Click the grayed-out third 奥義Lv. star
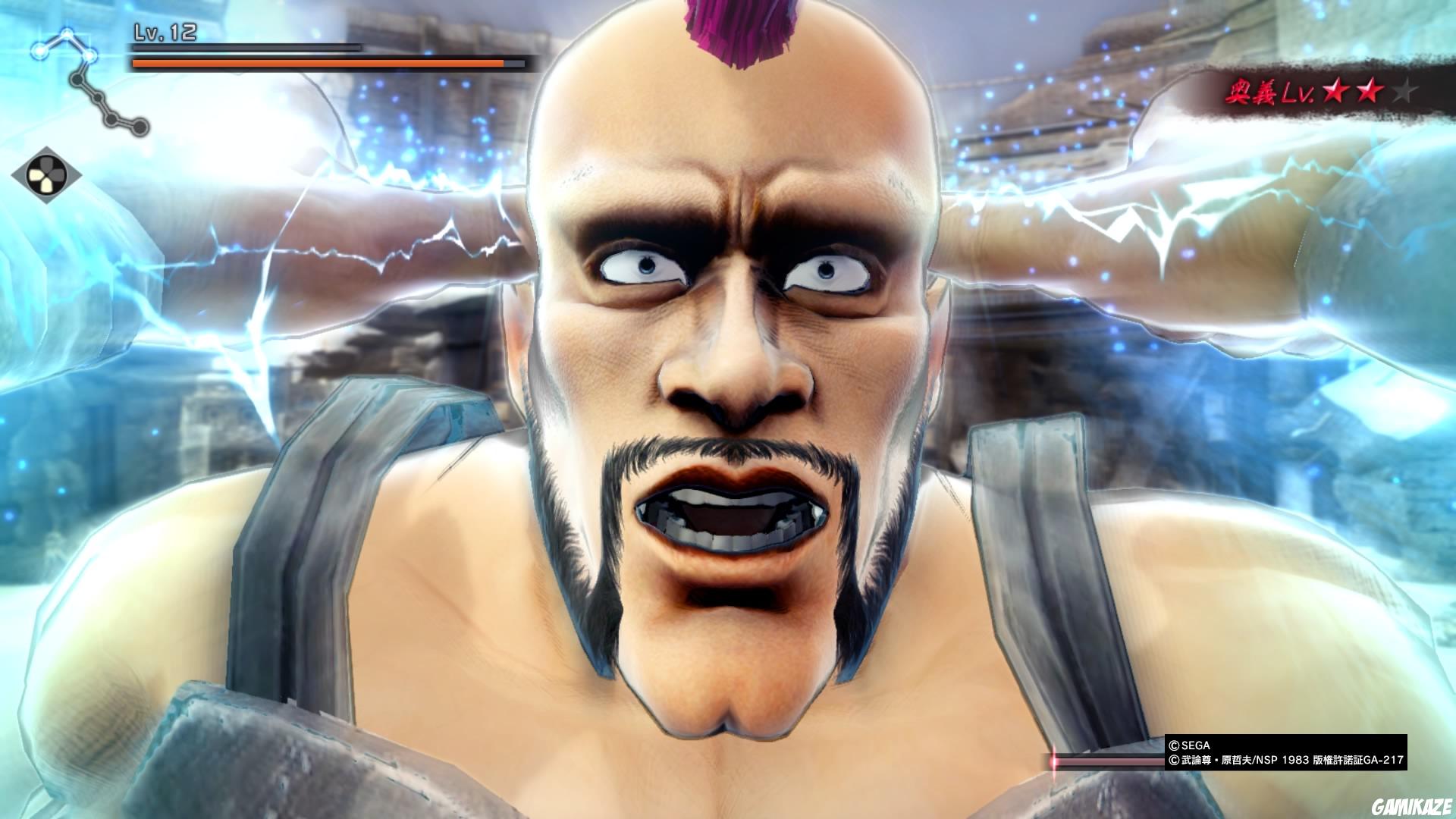This screenshot has width=1456, height=819. point(1405,91)
